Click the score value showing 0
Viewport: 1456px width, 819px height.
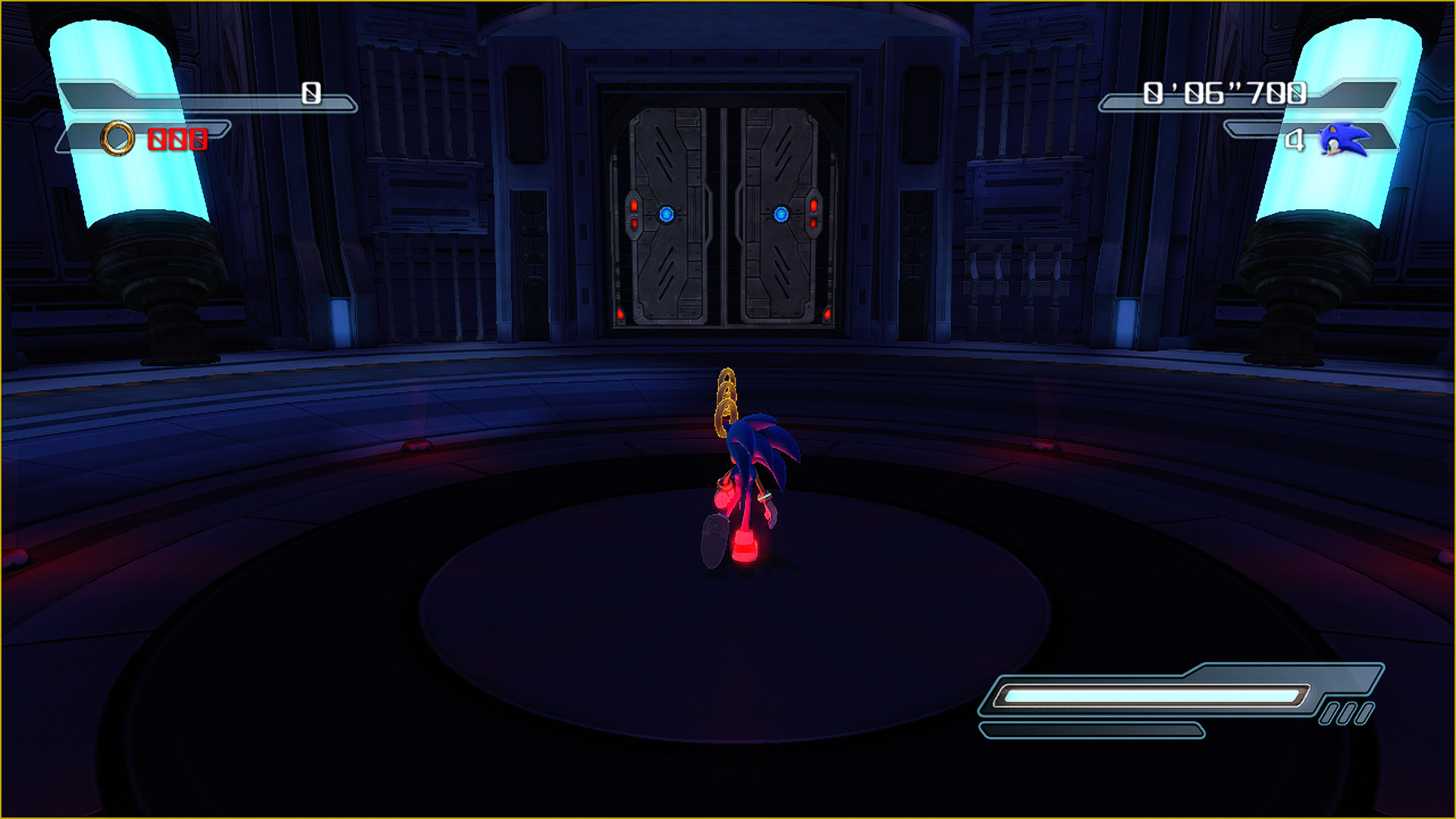pos(309,93)
